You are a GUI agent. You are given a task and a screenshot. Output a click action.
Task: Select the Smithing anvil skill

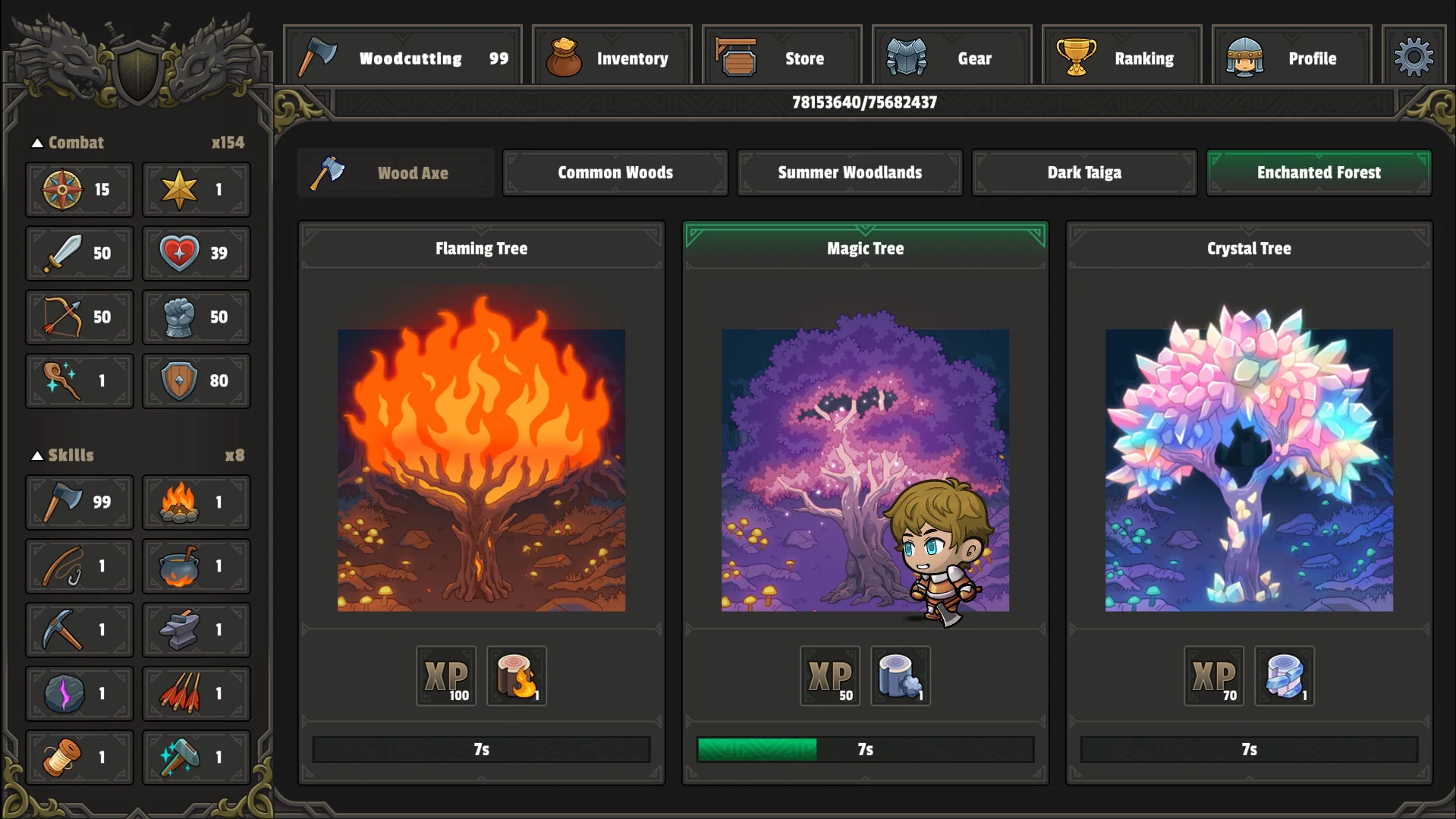pyautogui.click(x=196, y=630)
